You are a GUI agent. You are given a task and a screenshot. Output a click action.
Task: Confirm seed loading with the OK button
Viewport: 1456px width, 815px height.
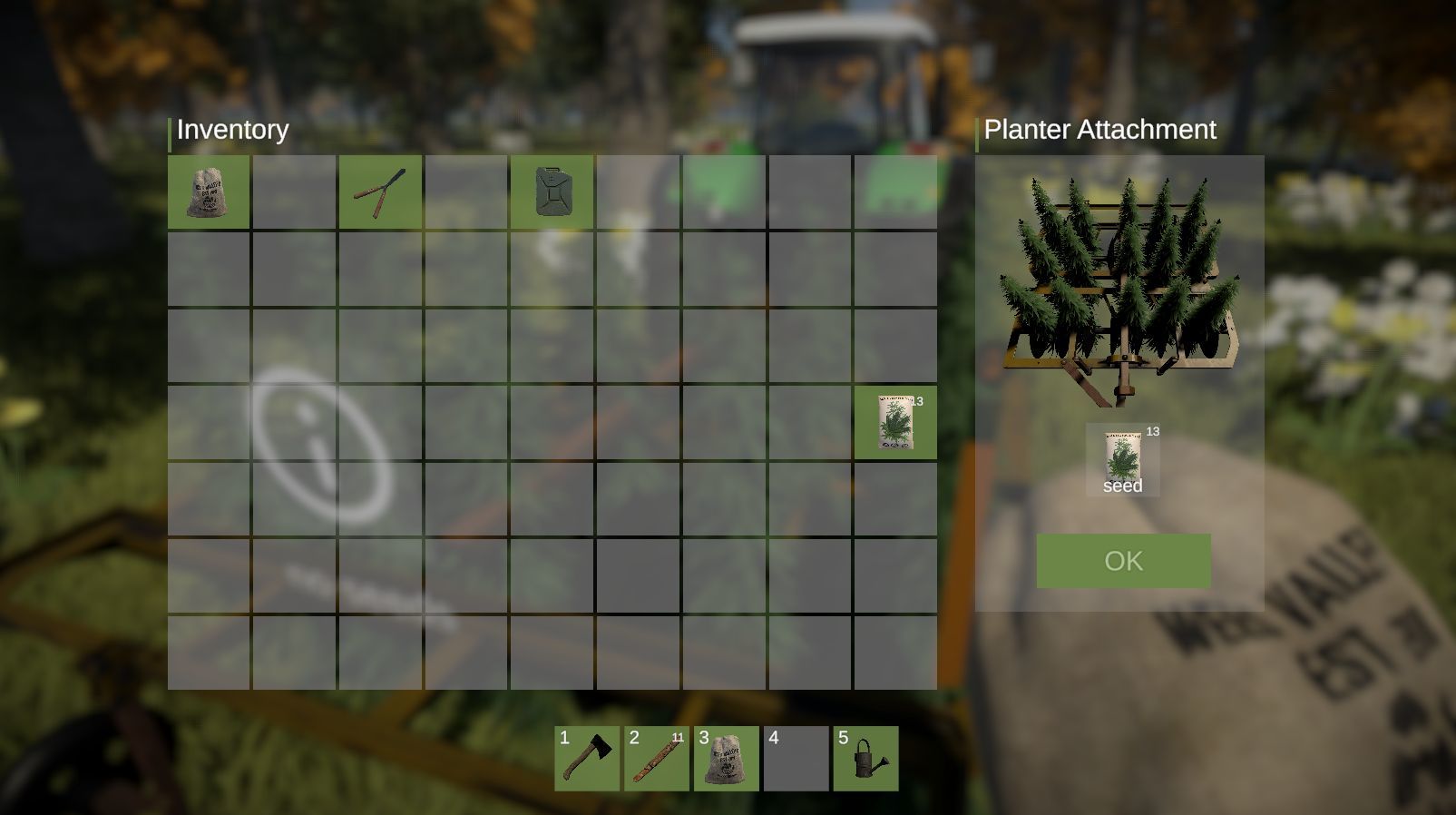point(1122,561)
